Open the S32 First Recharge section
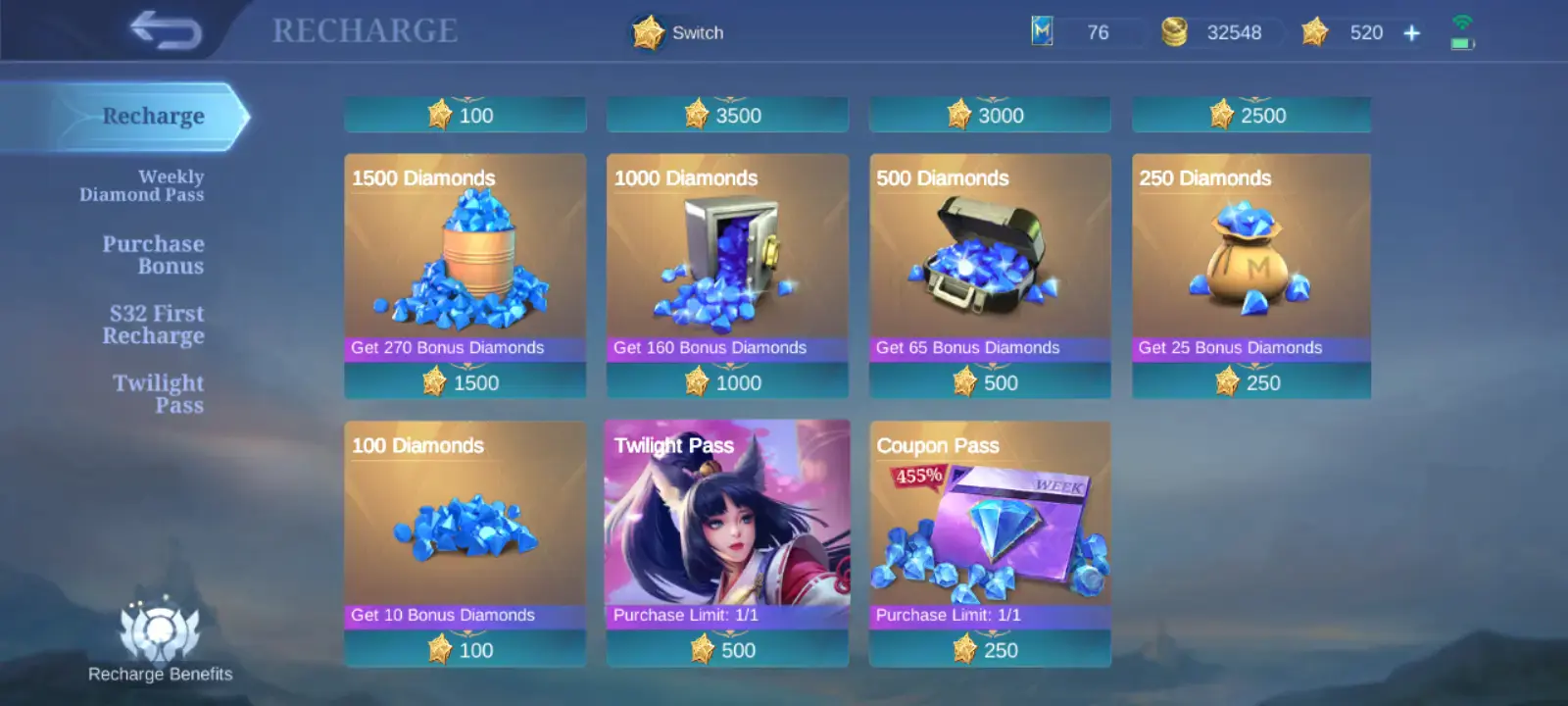 point(153,324)
